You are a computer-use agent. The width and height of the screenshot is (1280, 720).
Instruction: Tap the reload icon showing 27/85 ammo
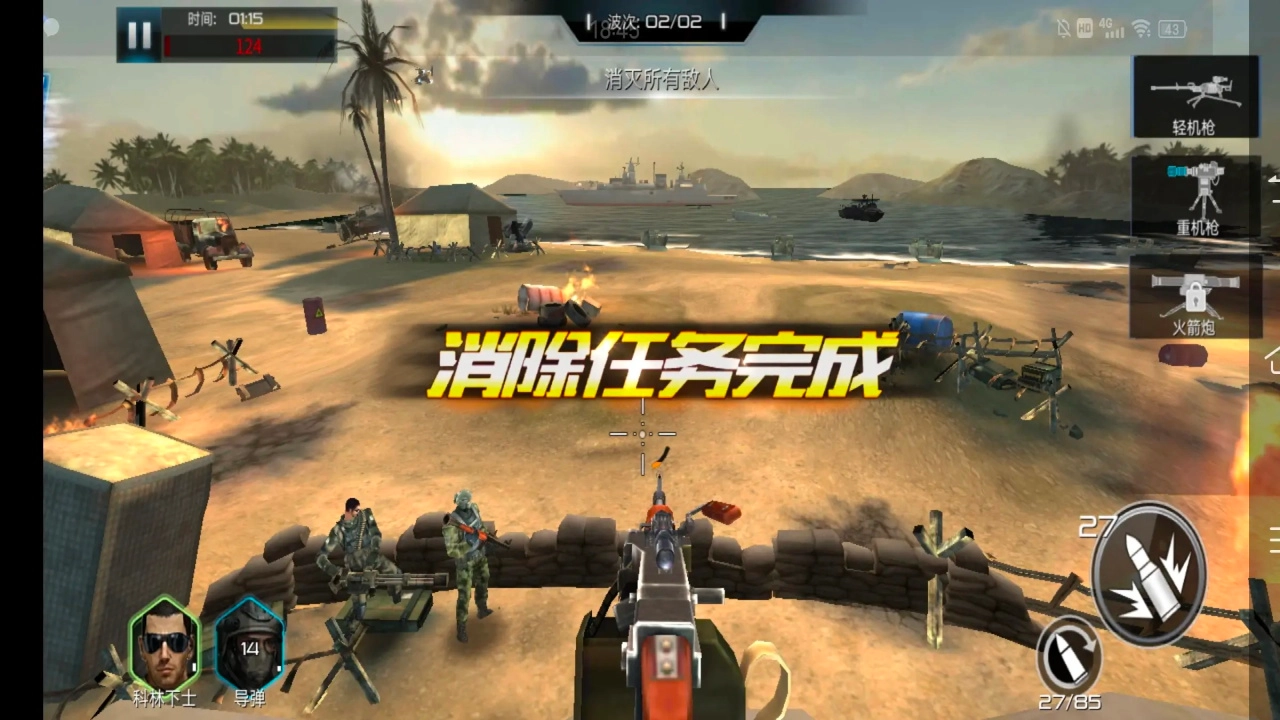(1072, 655)
